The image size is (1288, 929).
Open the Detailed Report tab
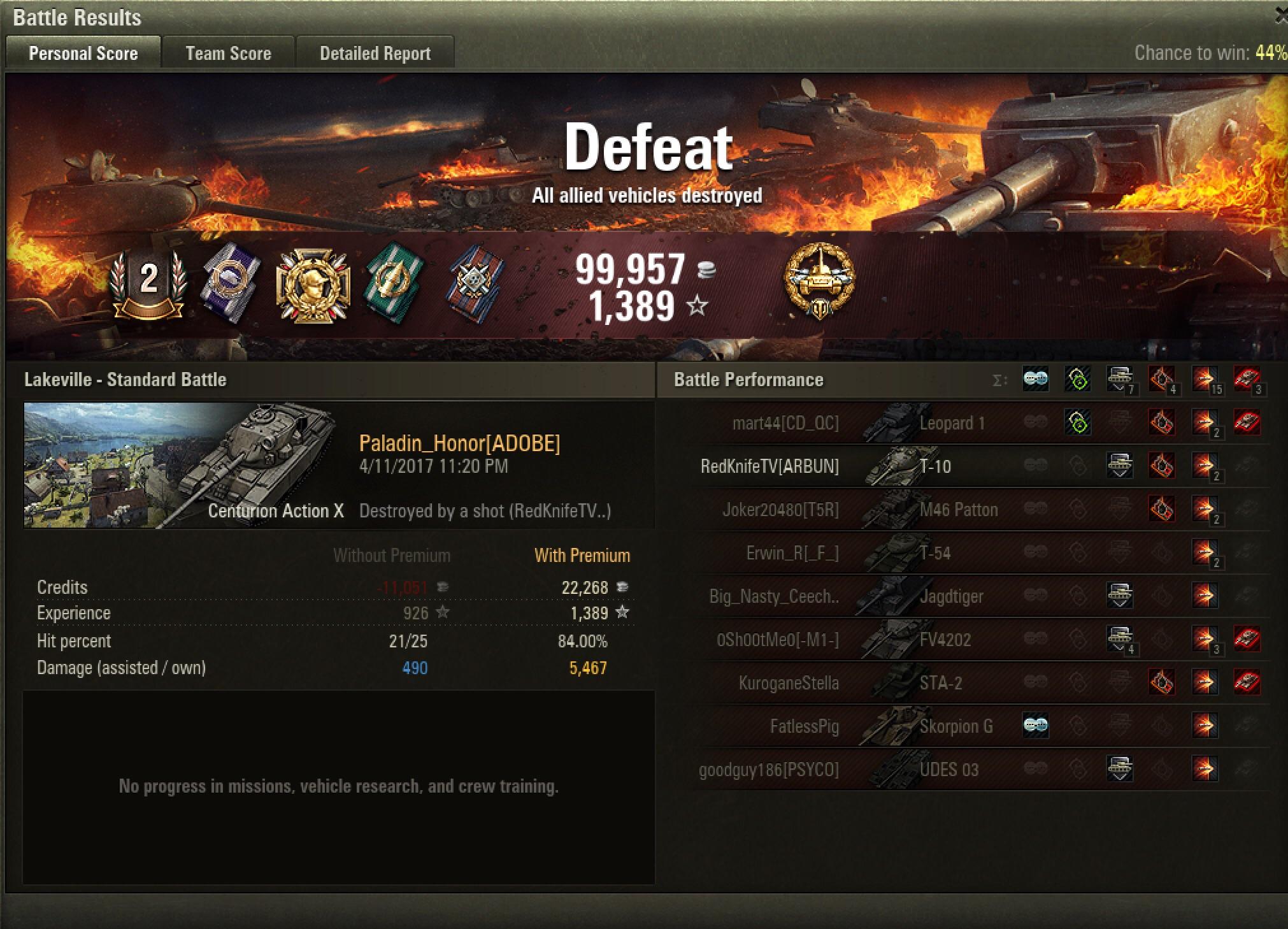(375, 53)
